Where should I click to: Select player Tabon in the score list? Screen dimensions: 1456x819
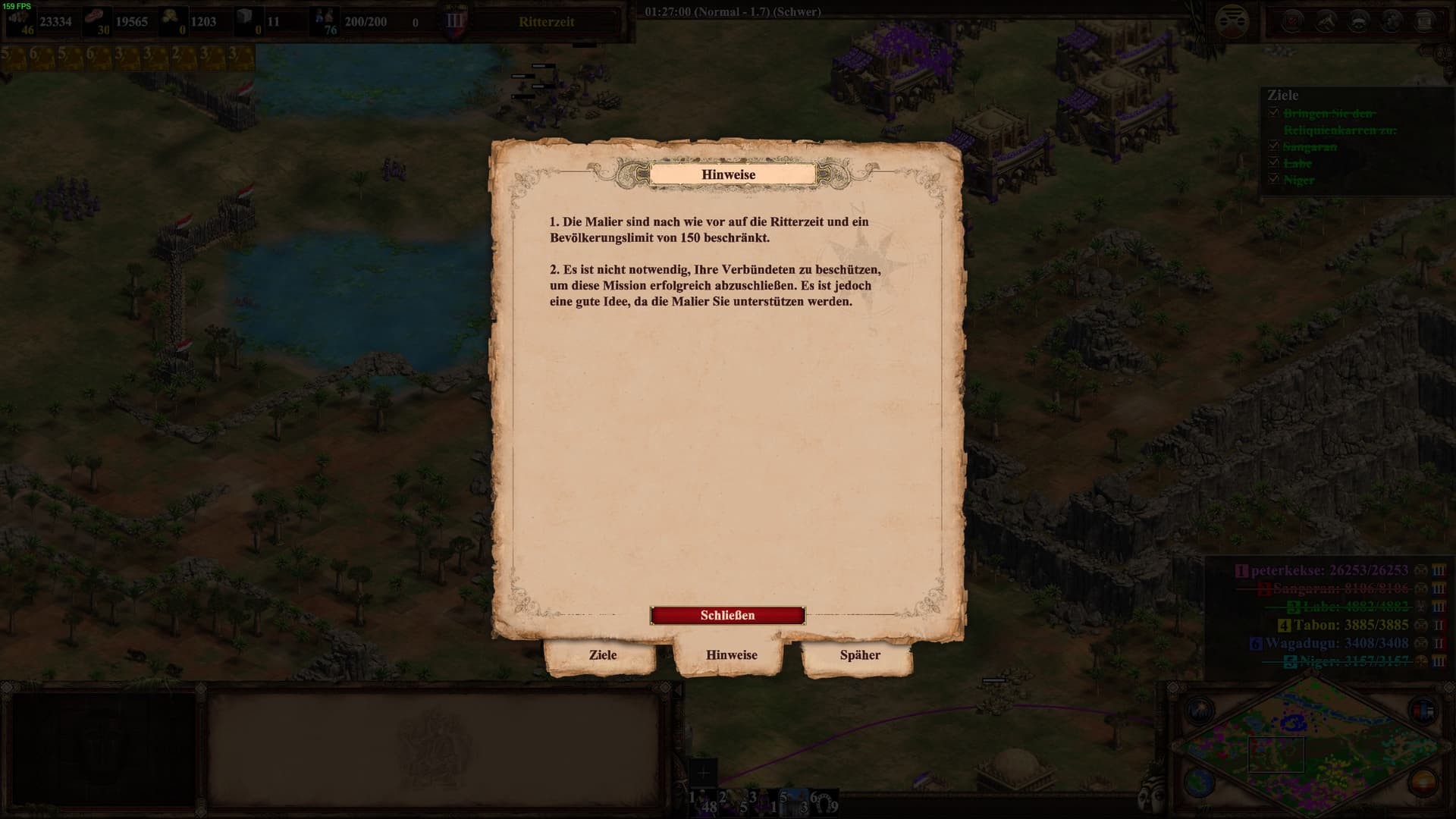coord(1351,625)
